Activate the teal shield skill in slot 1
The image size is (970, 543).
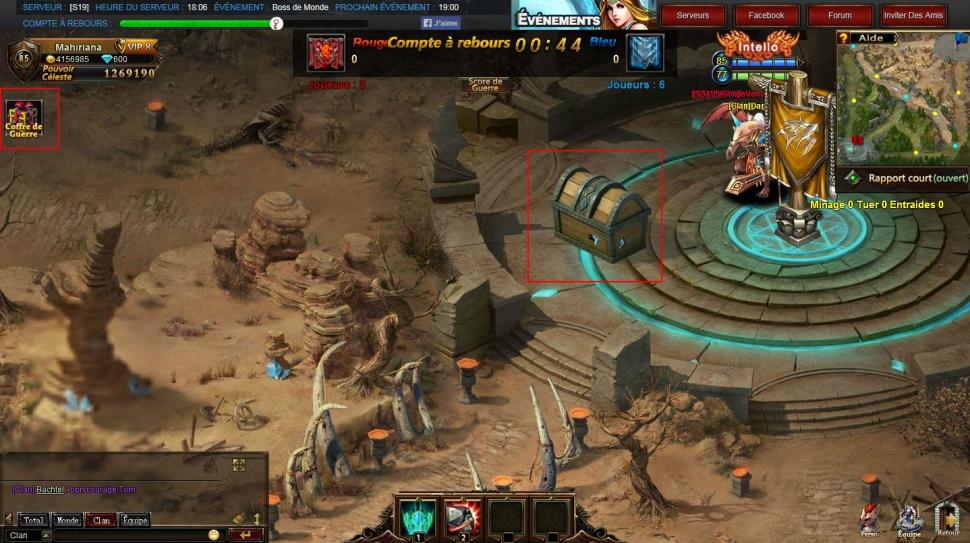(x=416, y=518)
